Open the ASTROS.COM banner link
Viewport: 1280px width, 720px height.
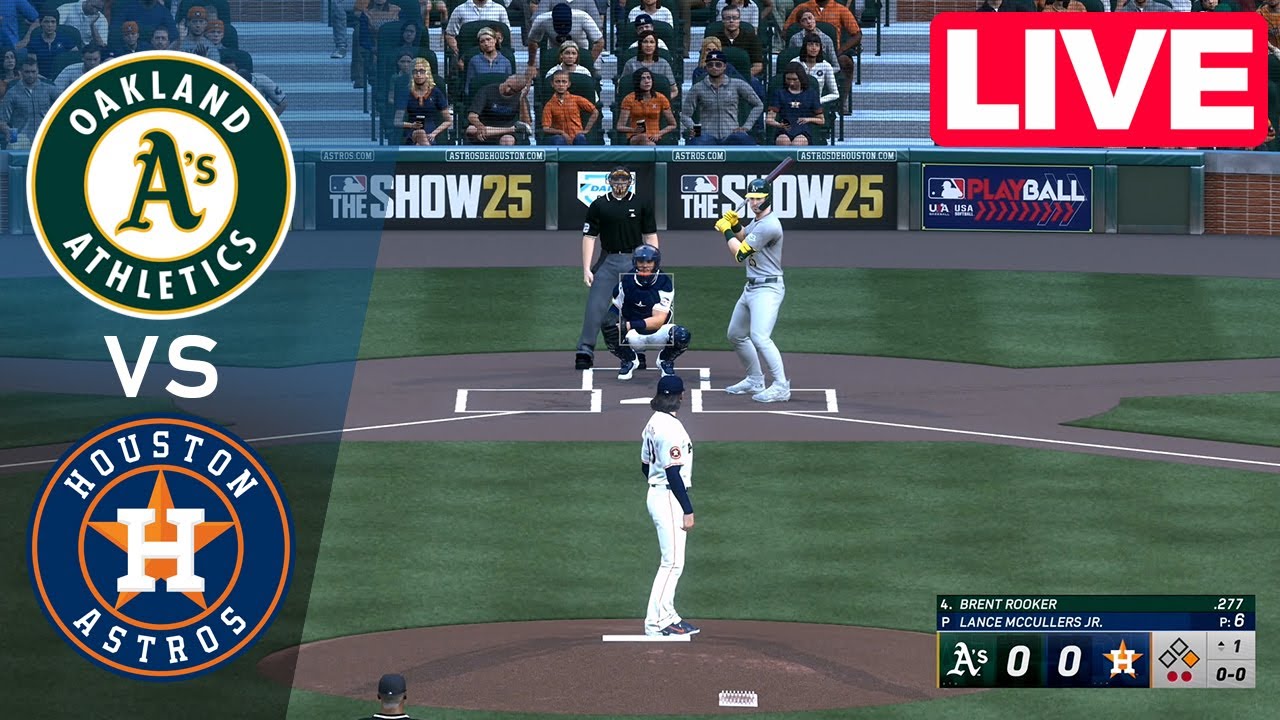click(345, 157)
